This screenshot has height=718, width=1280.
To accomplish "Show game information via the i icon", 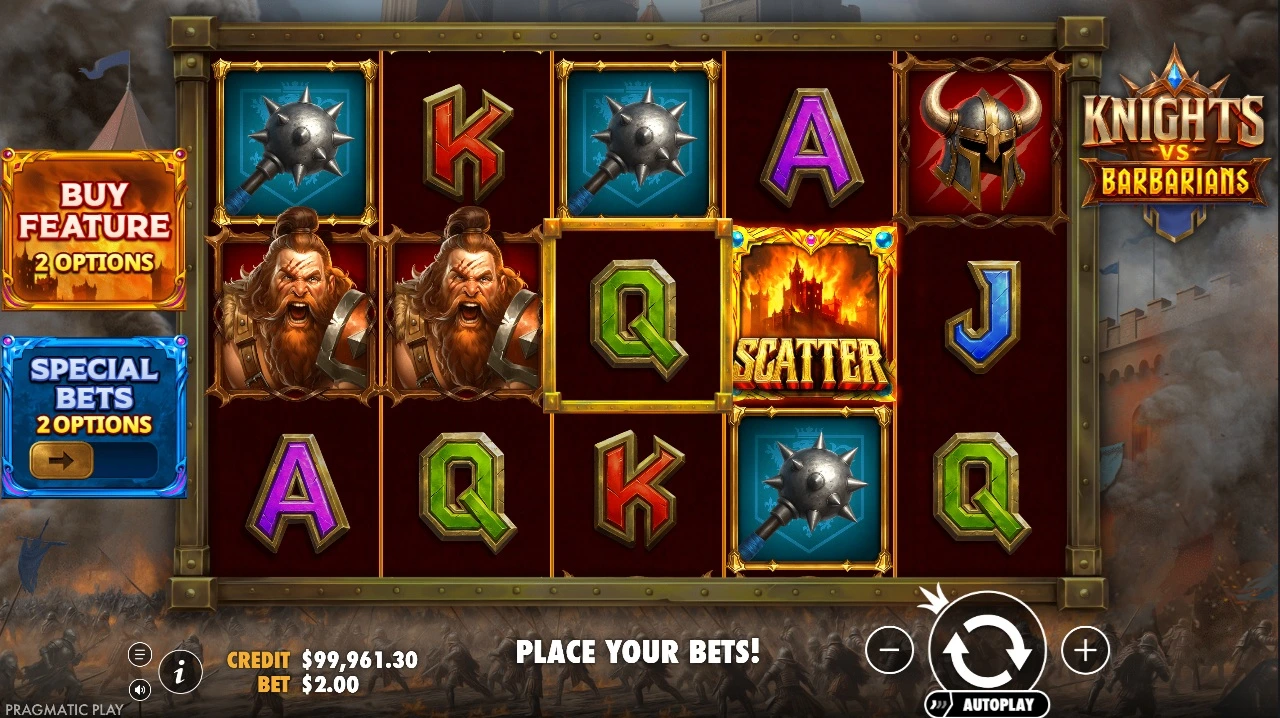I will 180,671.
